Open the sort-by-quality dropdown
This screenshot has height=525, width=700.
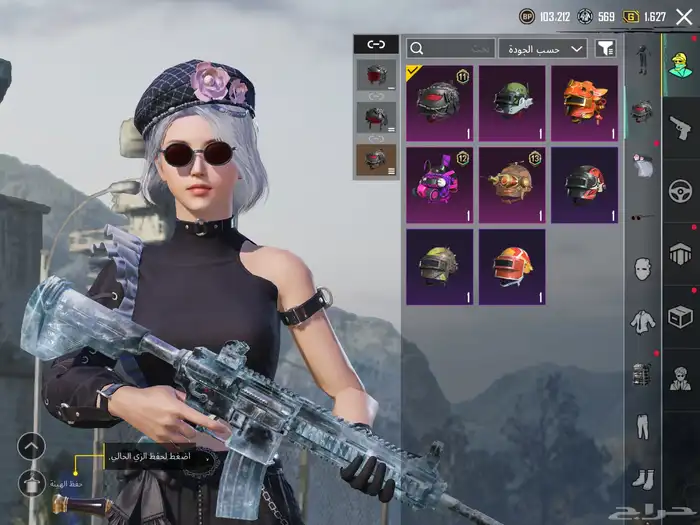[543, 48]
